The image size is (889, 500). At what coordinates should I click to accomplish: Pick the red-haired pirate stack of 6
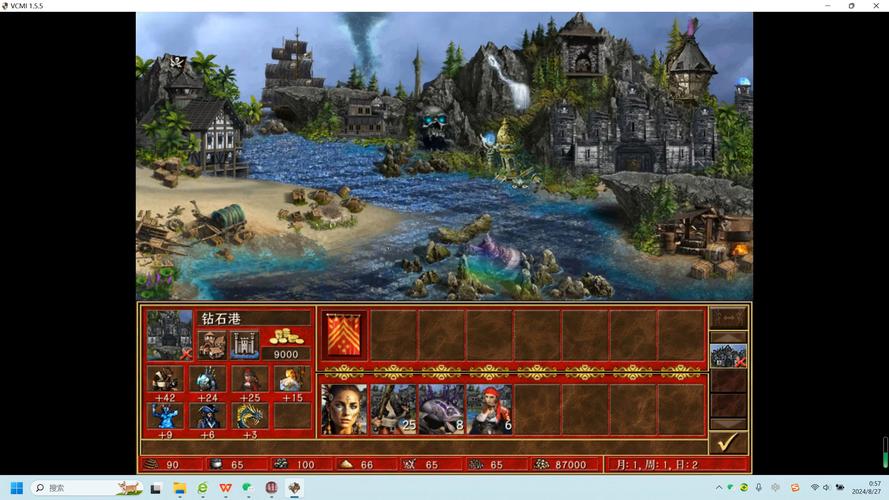[490, 409]
